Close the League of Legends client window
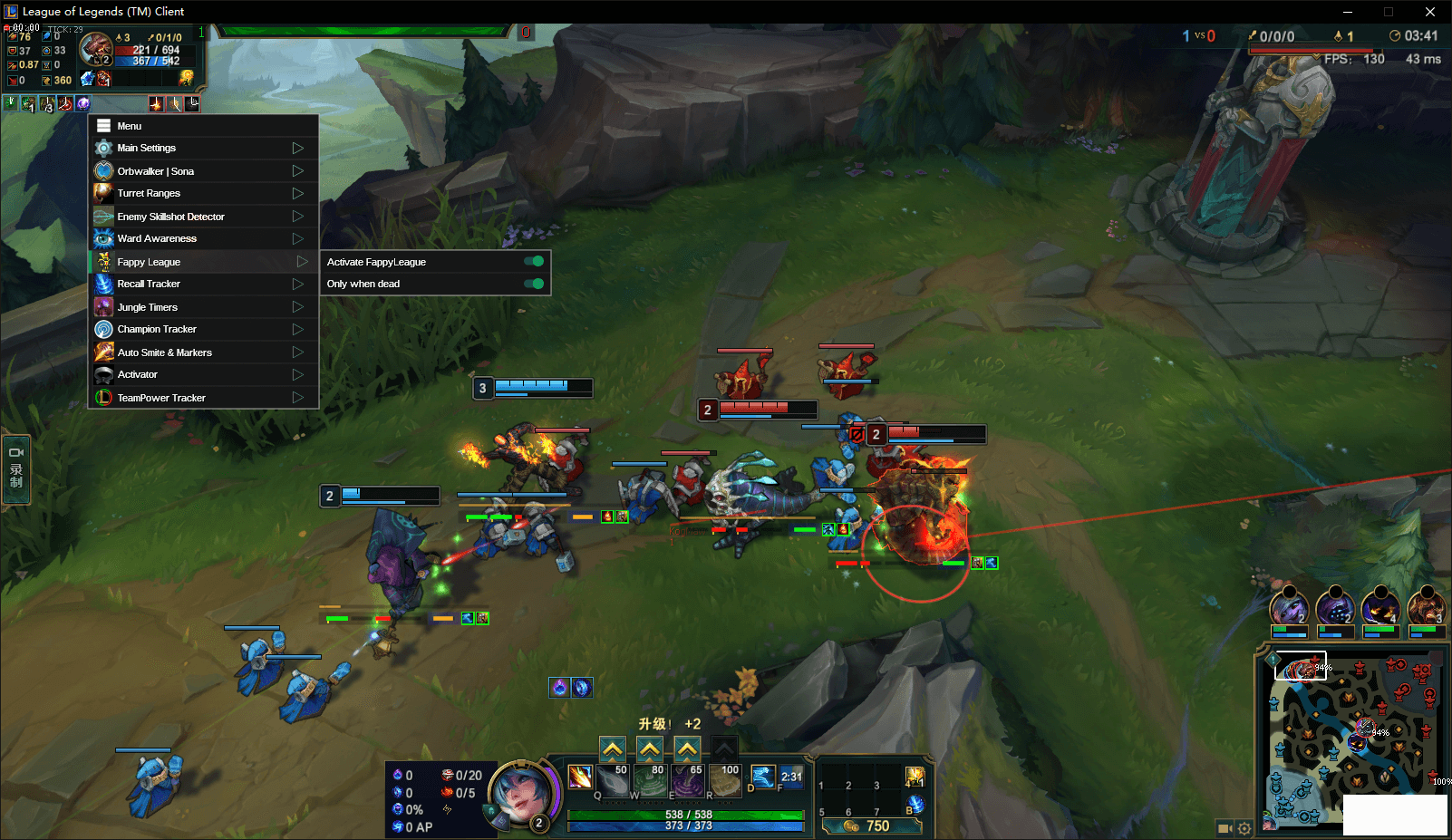Screen dimensions: 1452x840 (x=1430, y=12)
